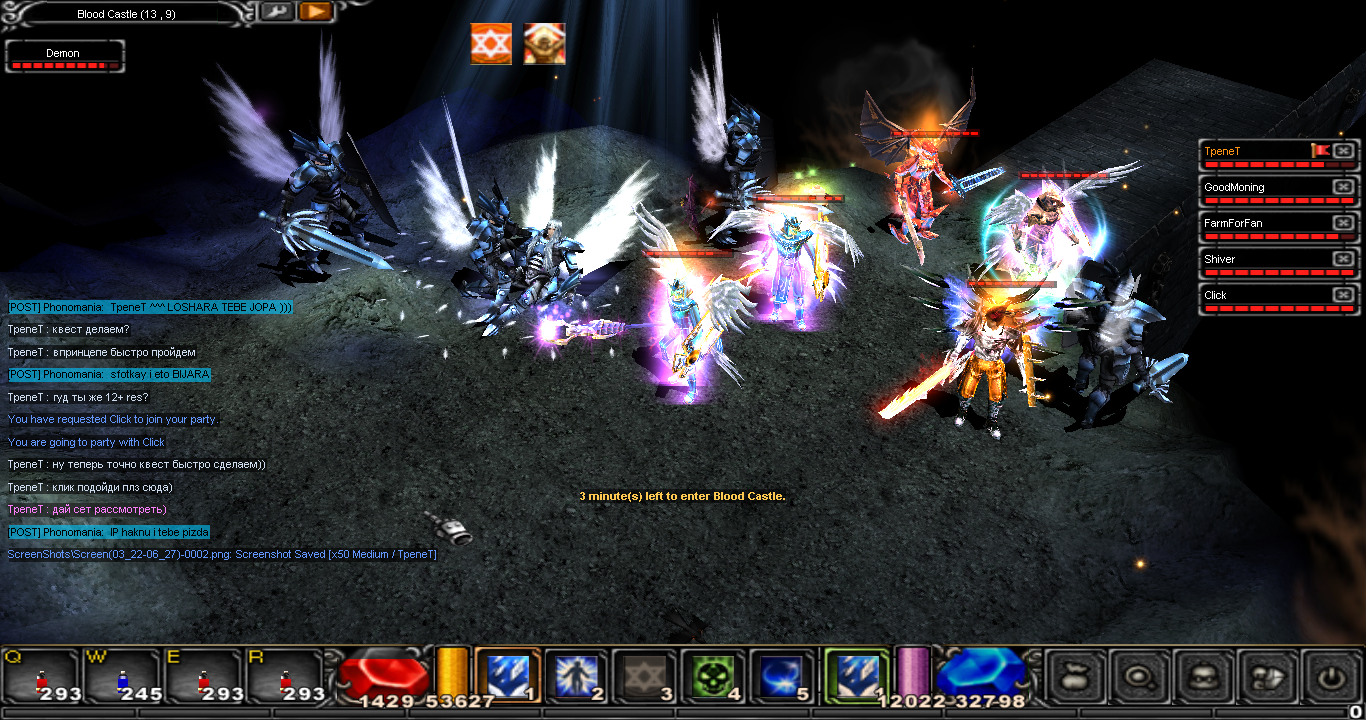
Task: Open the character face menu button
Action: point(1203,677)
